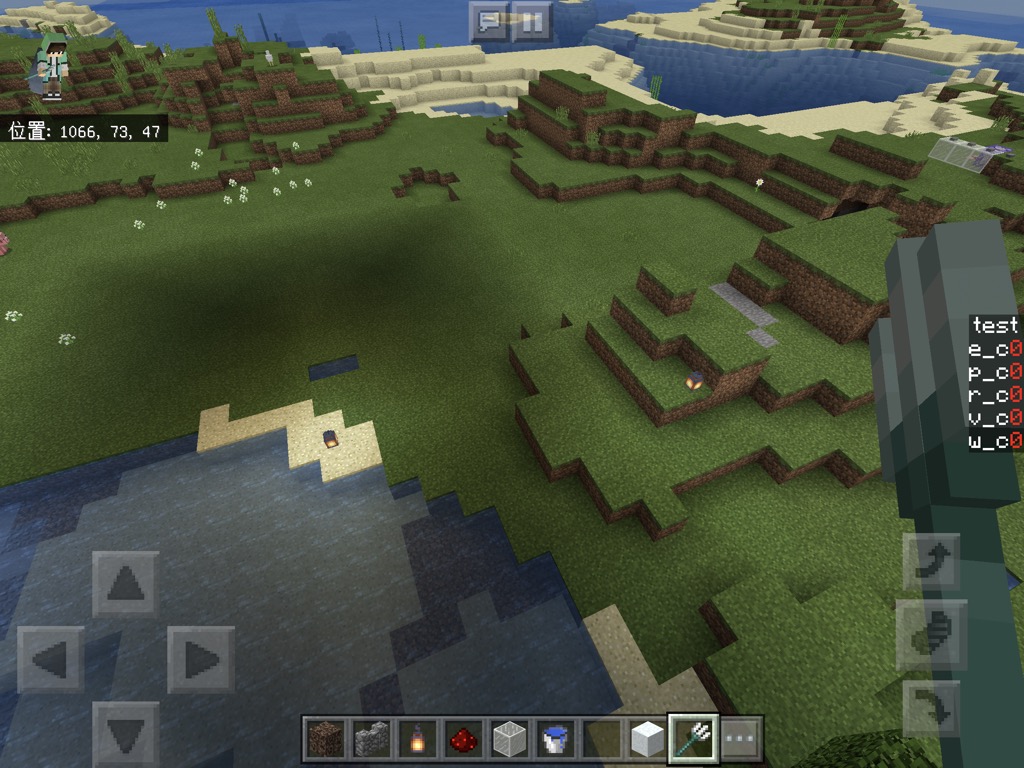Open inventory with the three-dots button
The height and width of the screenshot is (768, 1024).
[x=740, y=739]
